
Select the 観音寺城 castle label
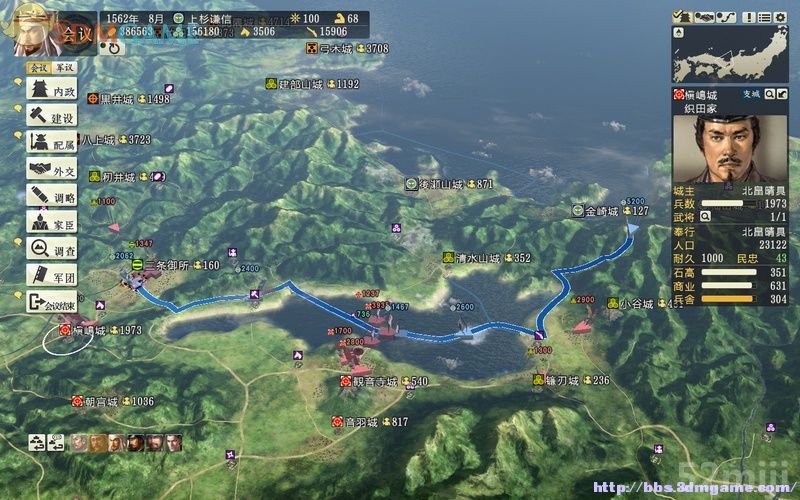tap(376, 381)
